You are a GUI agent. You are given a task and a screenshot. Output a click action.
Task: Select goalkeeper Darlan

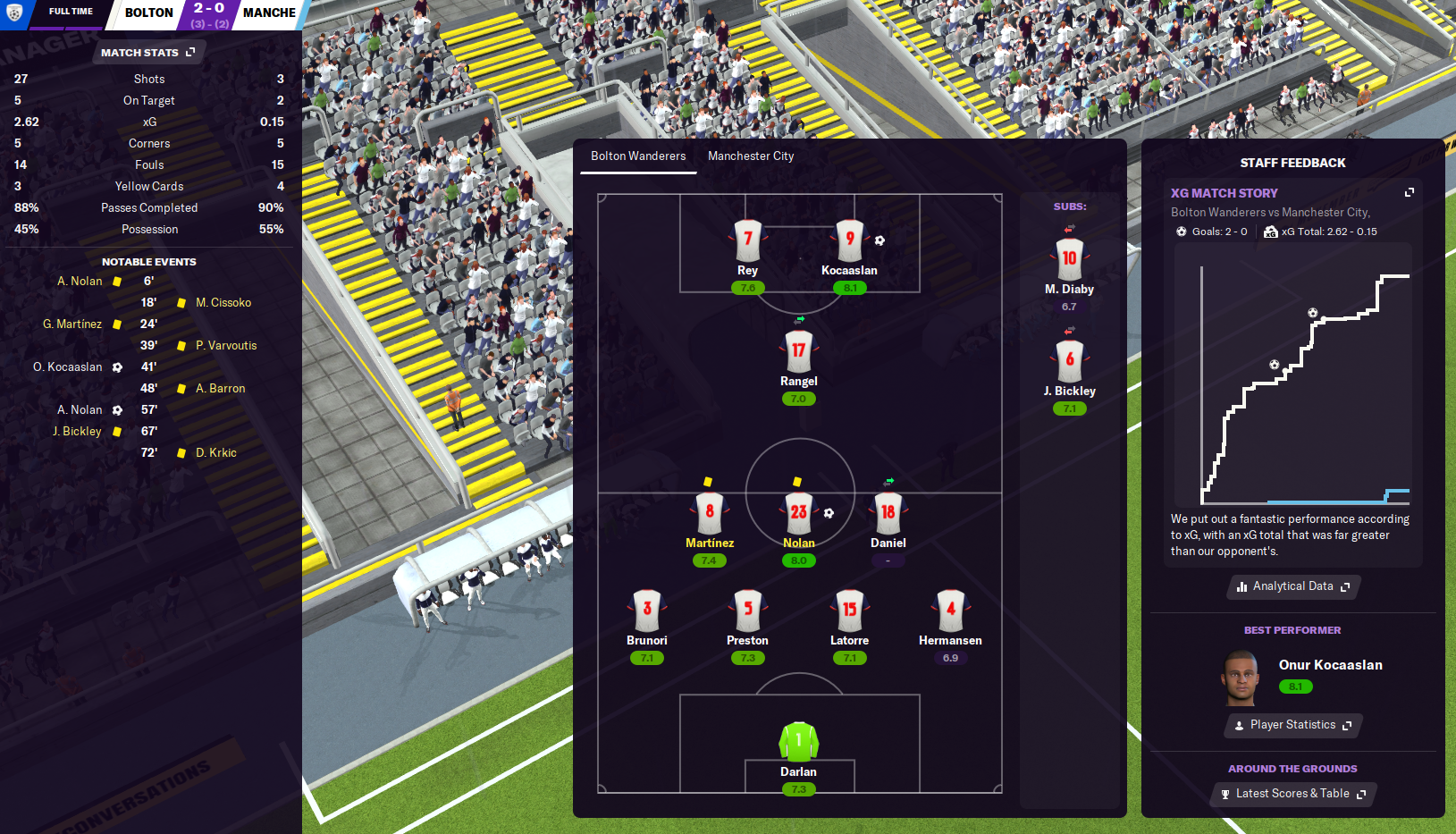pos(799,742)
